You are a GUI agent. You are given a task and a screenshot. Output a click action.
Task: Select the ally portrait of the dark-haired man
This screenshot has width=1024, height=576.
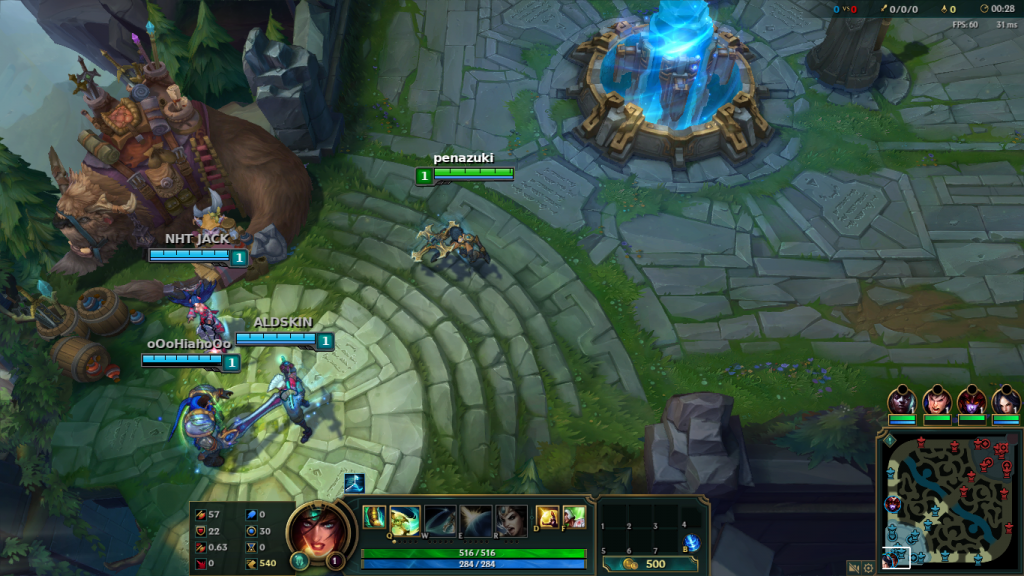[x=936, y=400]
